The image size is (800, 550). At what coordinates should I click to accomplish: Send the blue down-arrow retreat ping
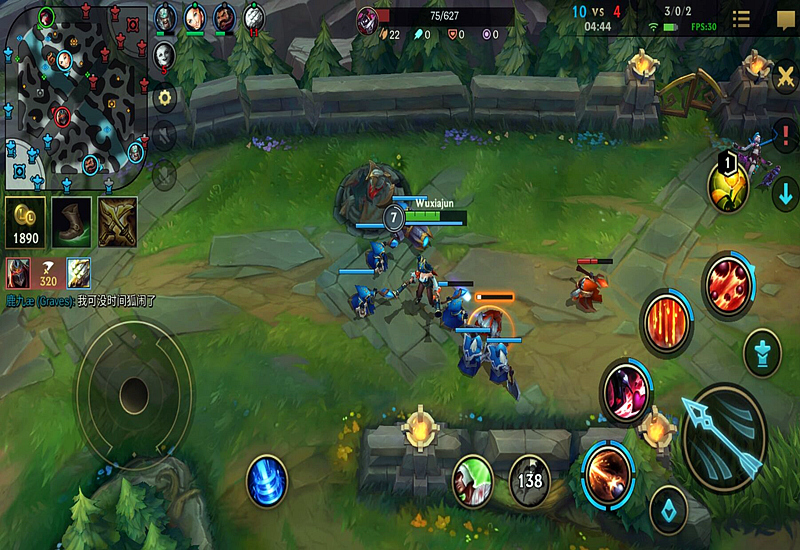(785, 193)
